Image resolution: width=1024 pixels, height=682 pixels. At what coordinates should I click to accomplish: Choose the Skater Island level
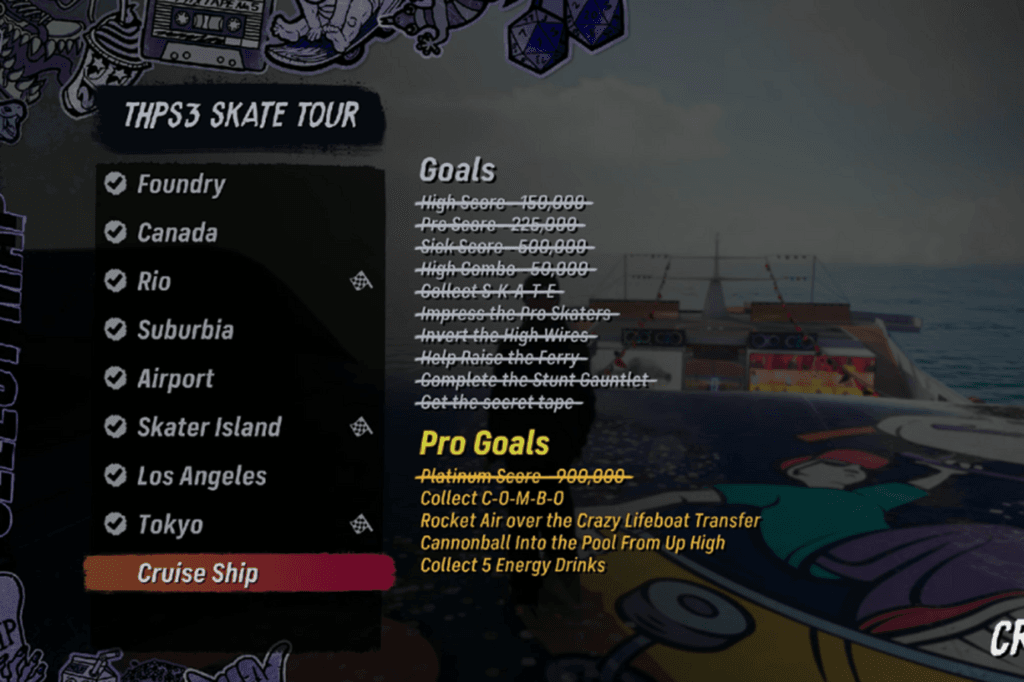209,428
